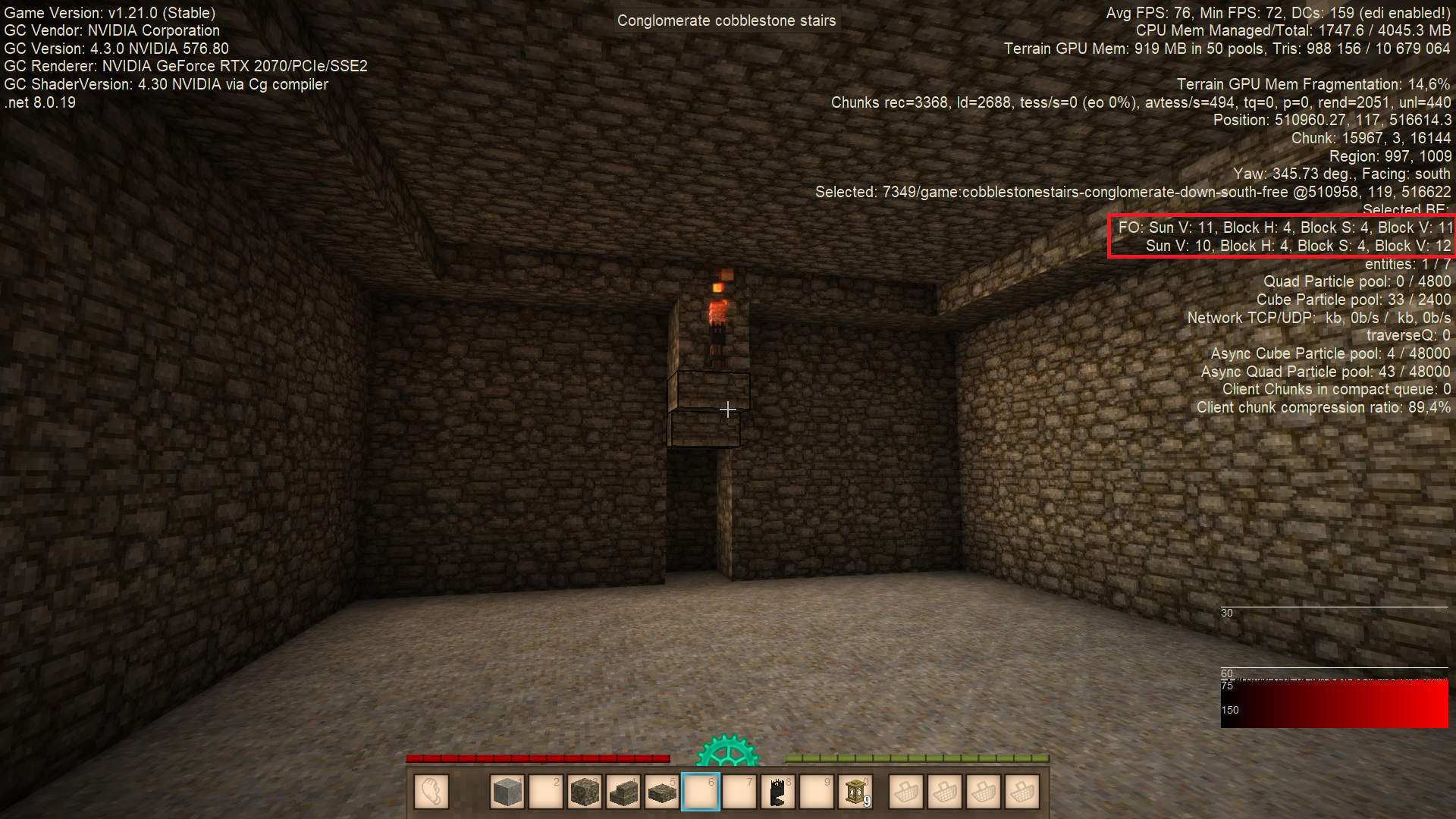Image resolution: width=1456 pixels, height=819 pixels.
Task: Pick the cobblestone block in slot 3
Action: pyautogui.click(x=584, y=792)
